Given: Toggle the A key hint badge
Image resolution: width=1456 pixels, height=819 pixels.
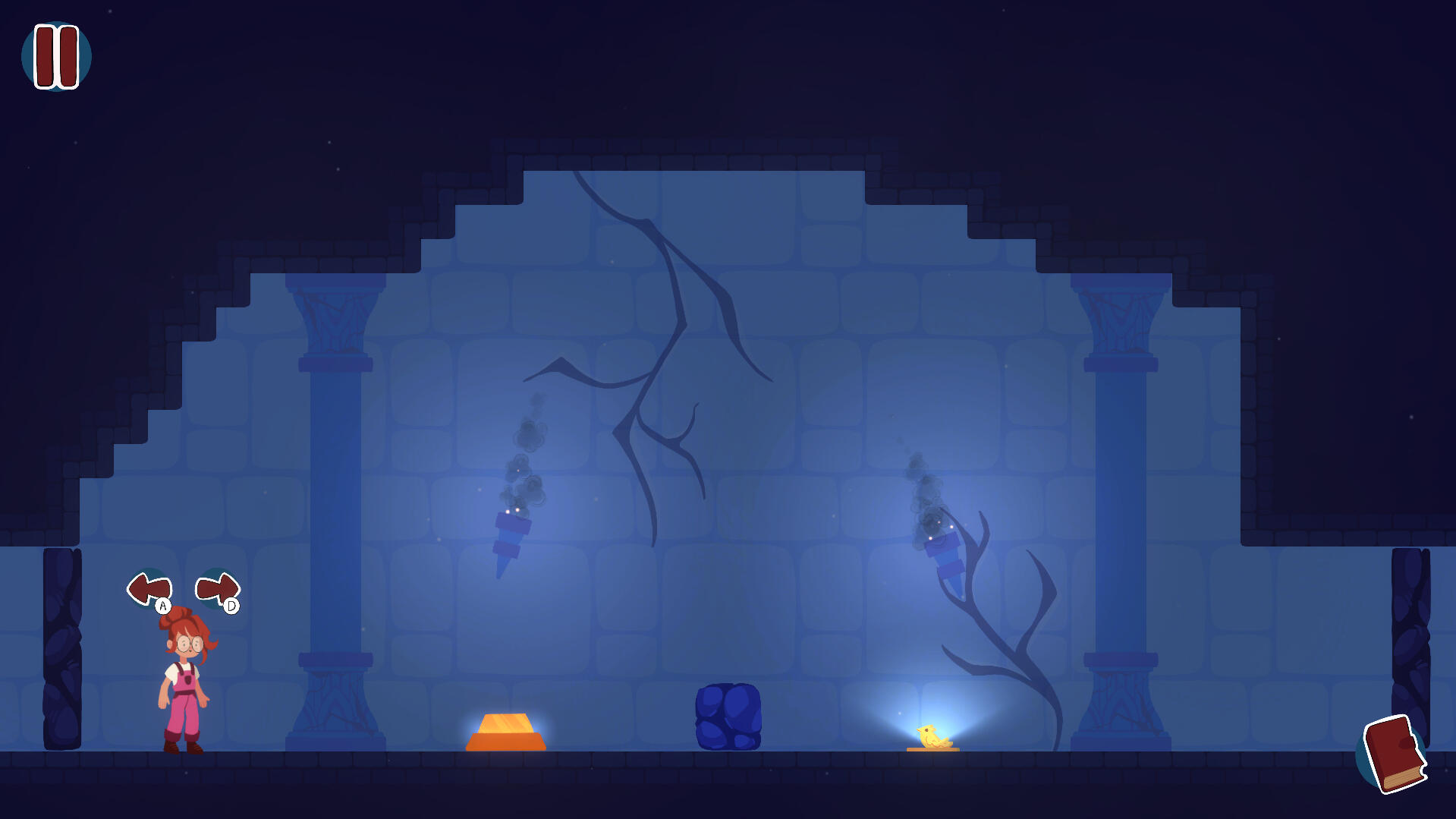Looking at the screenshot, I should [x=162, y=606].
